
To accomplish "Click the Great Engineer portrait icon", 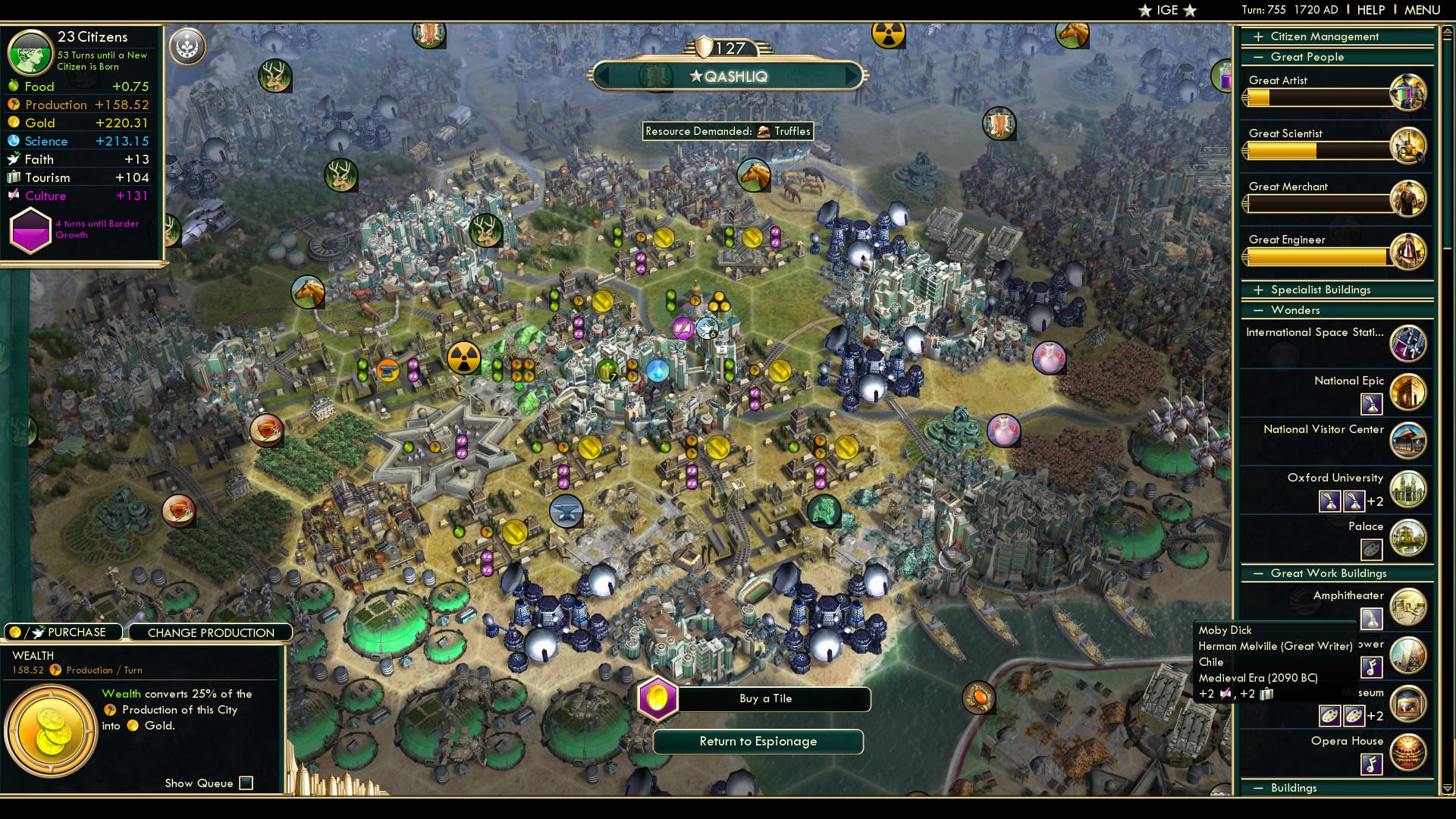I will (x=1409, y=252).
